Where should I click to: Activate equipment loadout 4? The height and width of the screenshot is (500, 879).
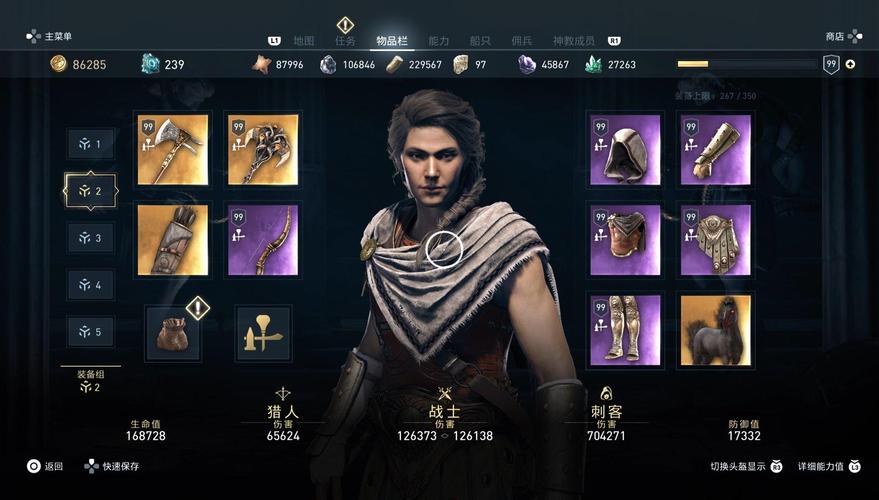click(x=91, y=285)
